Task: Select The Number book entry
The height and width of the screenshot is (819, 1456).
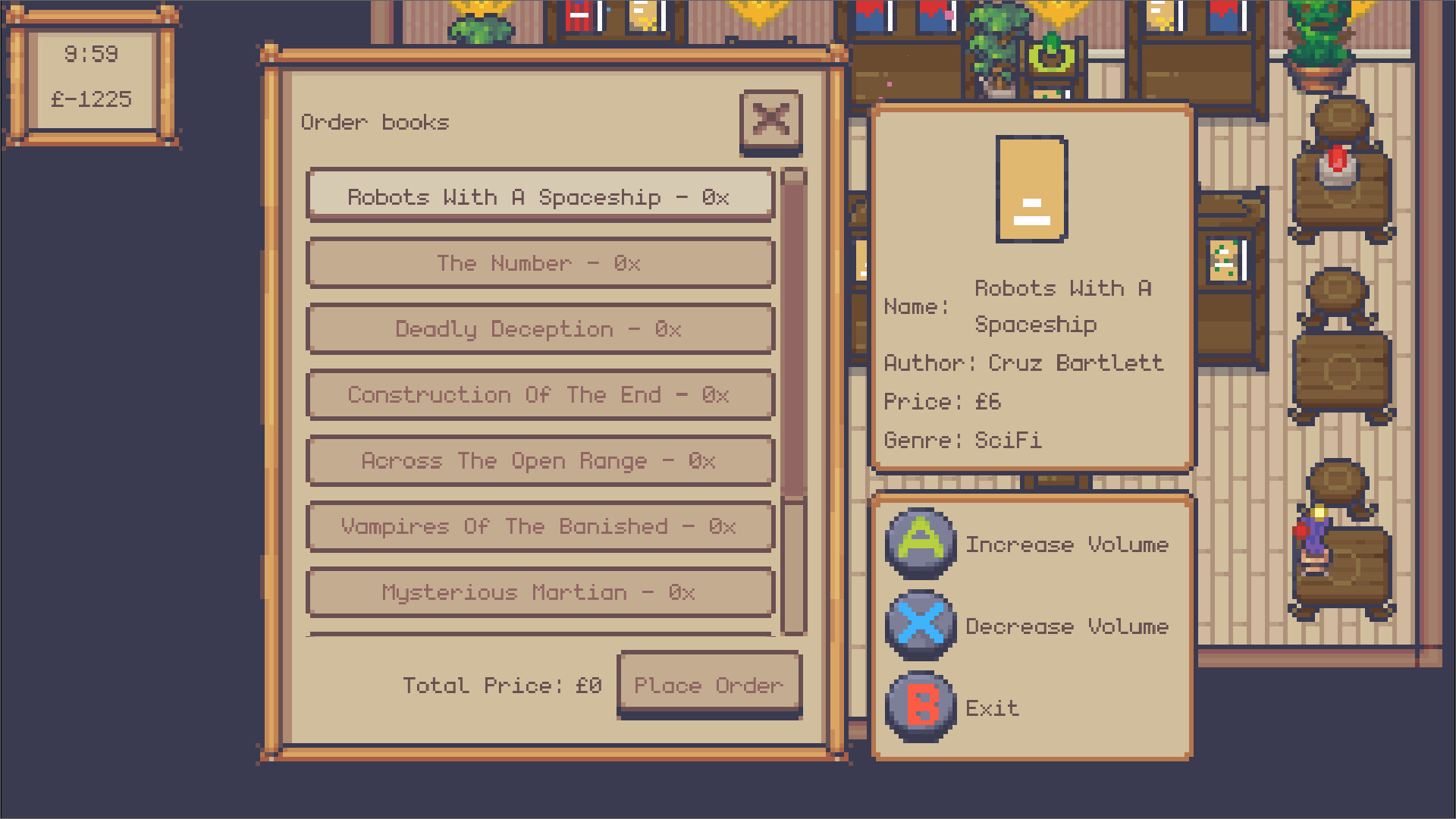Action: point(538,263)
